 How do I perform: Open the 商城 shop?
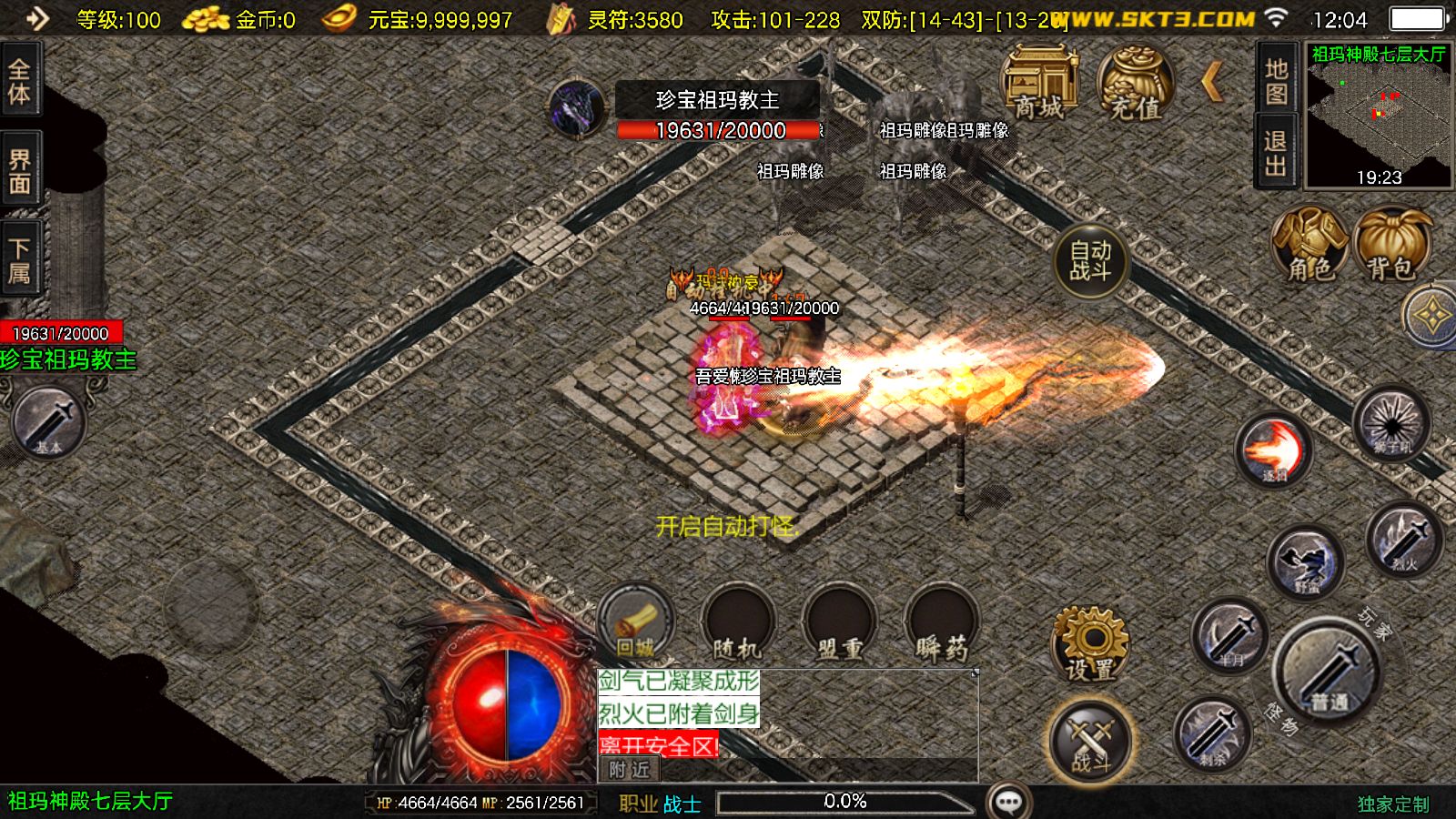(x=1040, y=85)
